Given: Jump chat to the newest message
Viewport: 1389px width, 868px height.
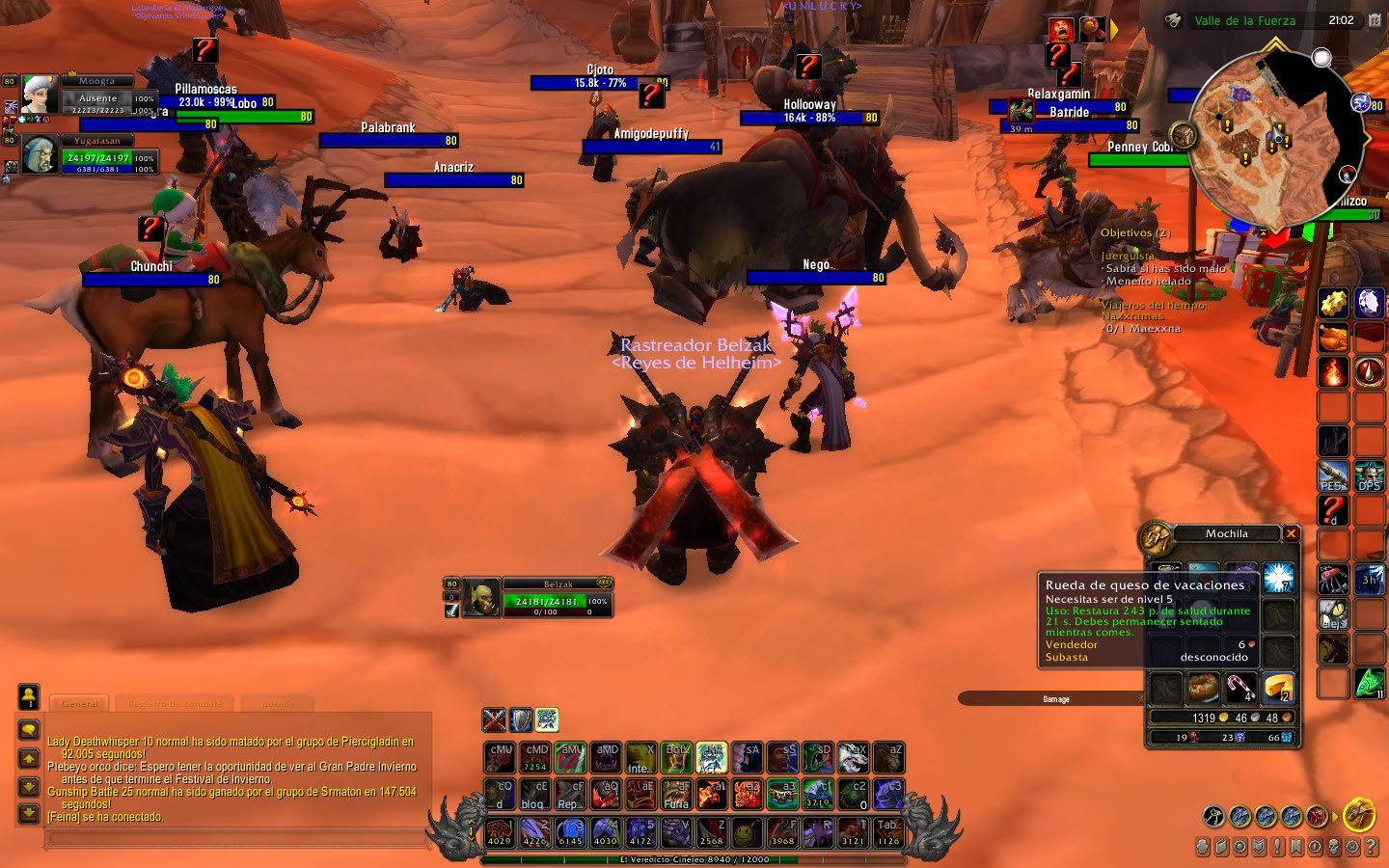Looking at the screenshot, I should (29, 815).
